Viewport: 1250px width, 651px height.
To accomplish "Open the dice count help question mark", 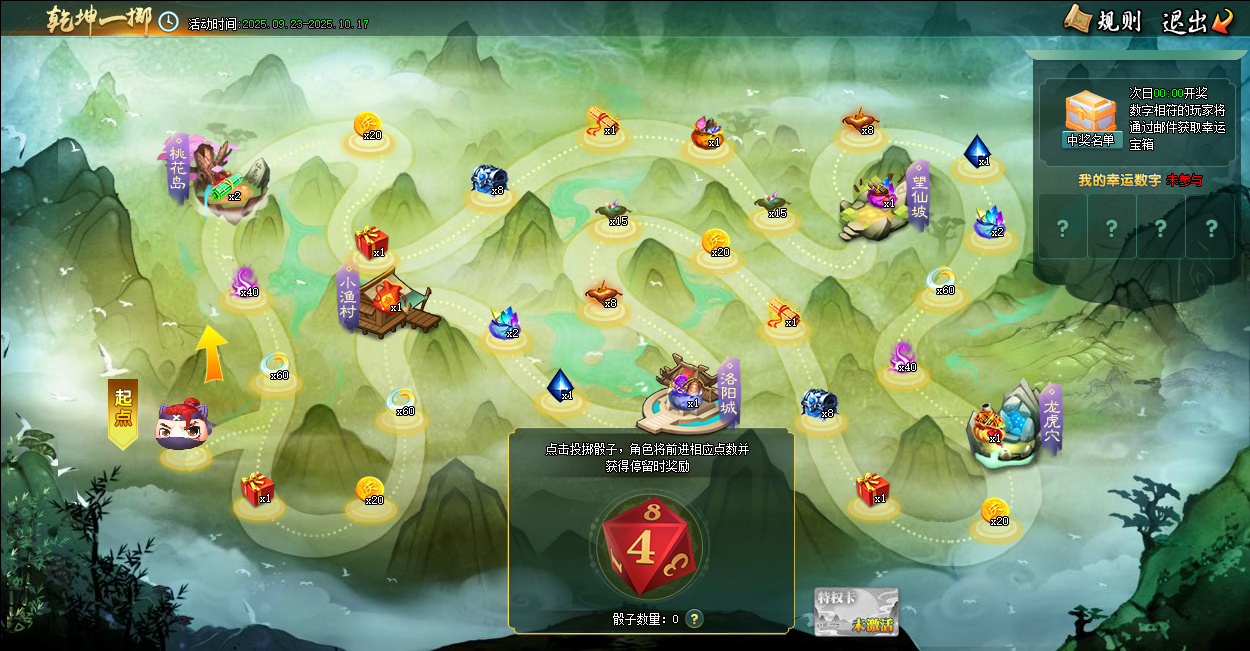I will [x=694, y=619].
